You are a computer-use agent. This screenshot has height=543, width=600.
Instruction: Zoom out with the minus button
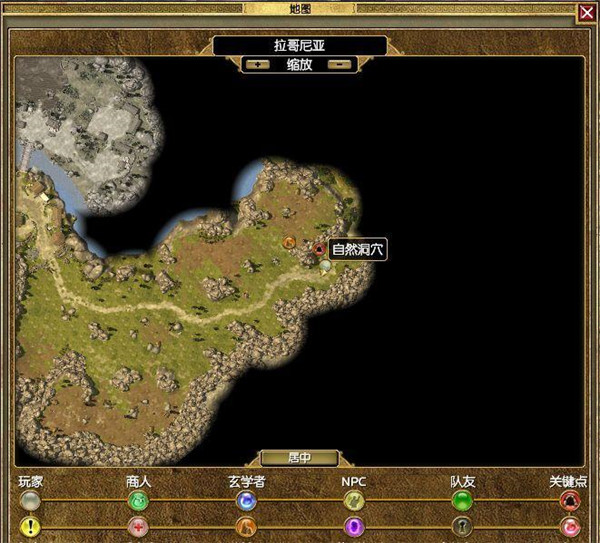340,64
